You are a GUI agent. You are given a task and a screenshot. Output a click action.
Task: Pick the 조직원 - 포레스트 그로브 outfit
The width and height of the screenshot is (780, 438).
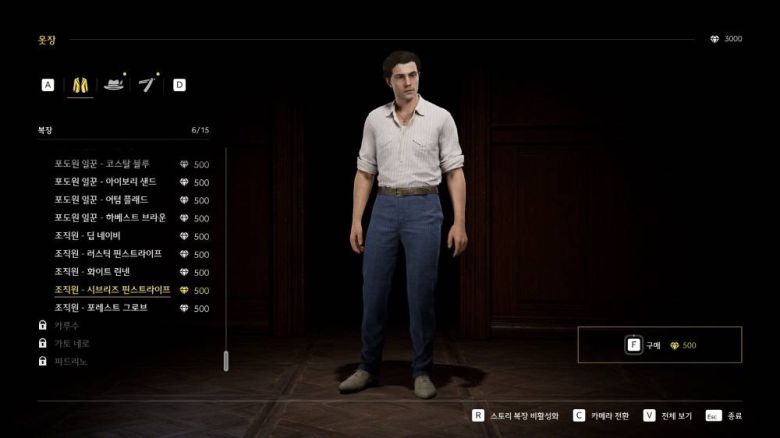coord(101,308)
